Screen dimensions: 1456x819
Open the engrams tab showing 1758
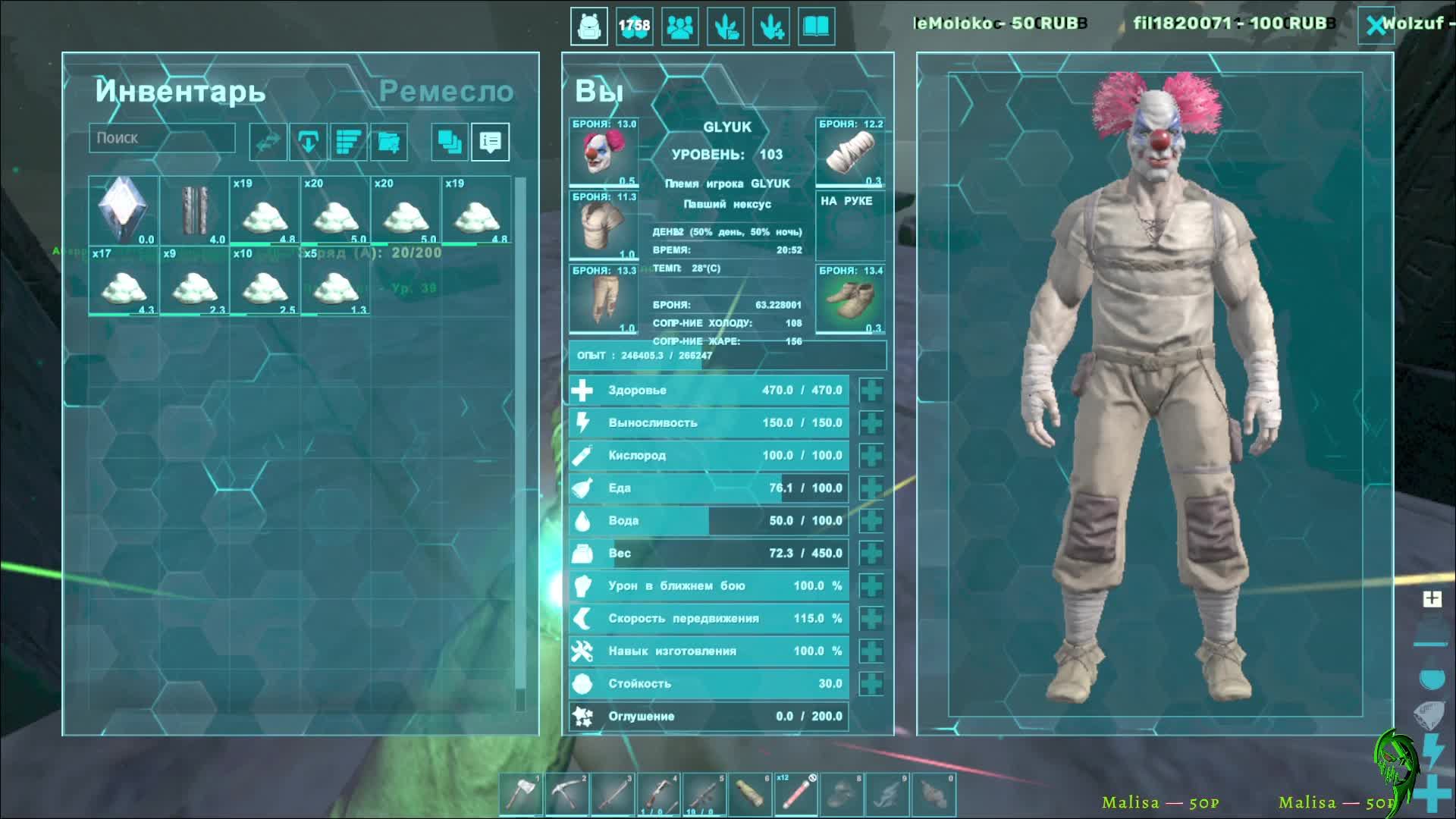coord(634,27)
